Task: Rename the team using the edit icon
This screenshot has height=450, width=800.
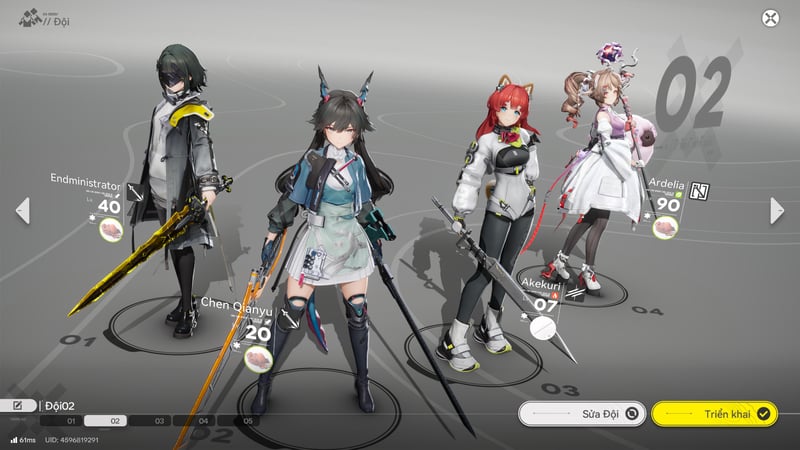Action: [x=18, y=405]
